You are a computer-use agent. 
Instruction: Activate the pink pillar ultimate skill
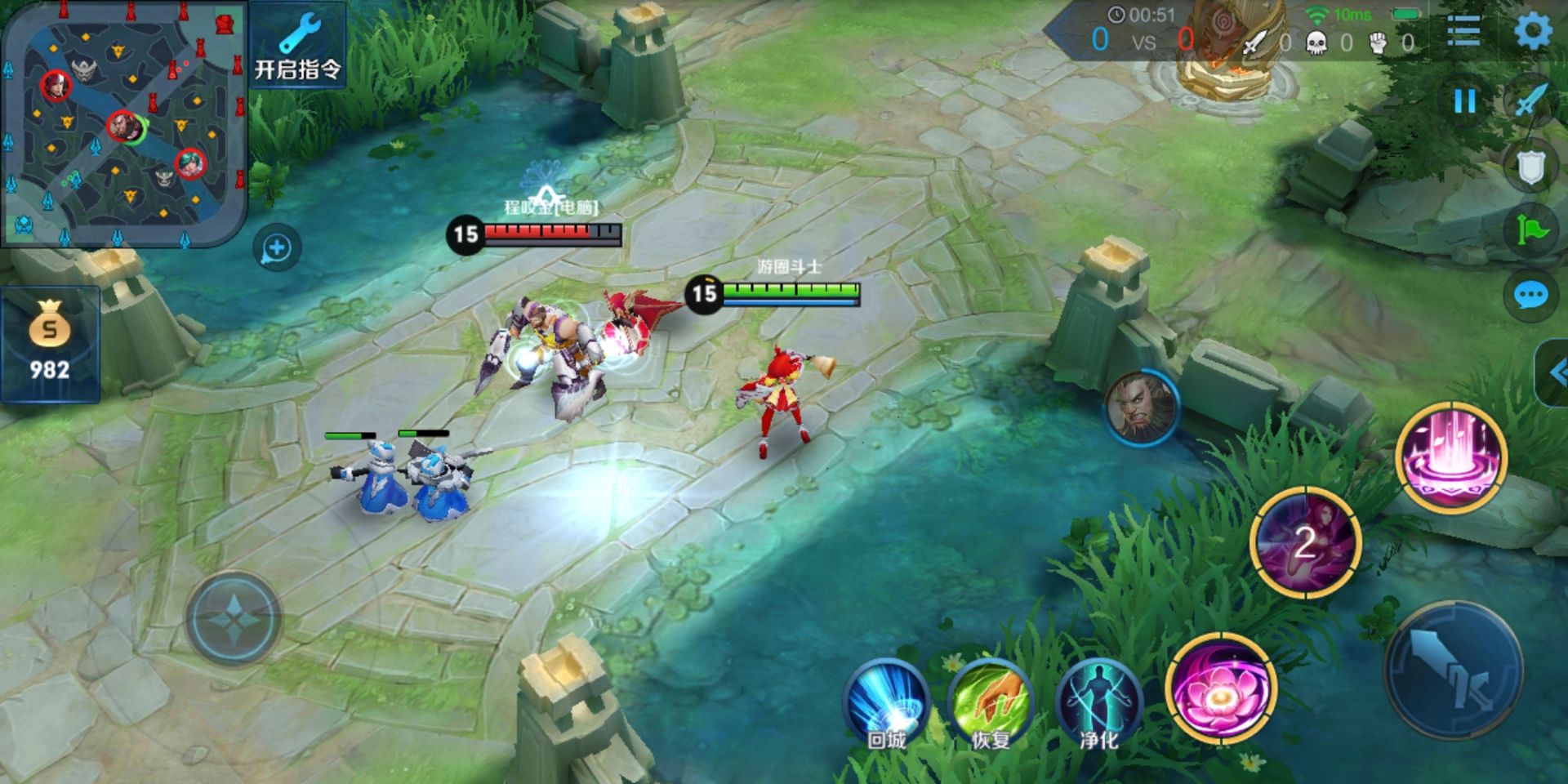coord(1451,457)
